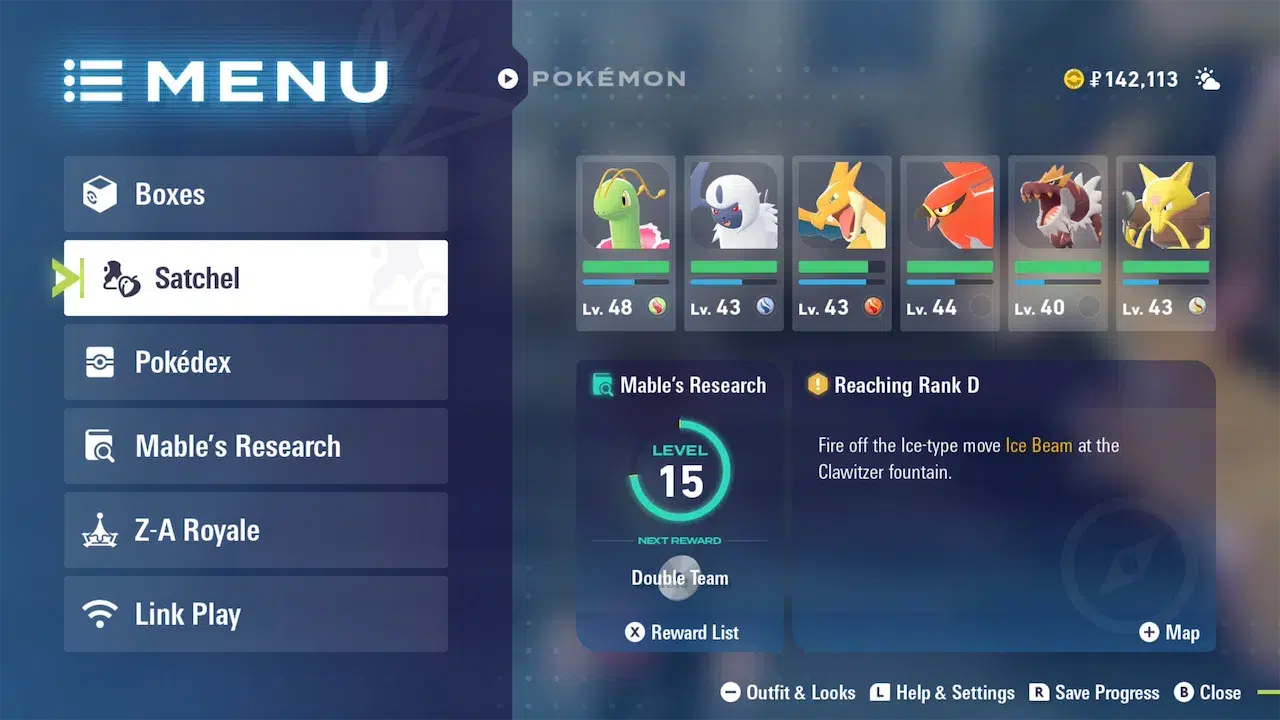
Task: Select the Meganium party slot
Action: (626, 243)
